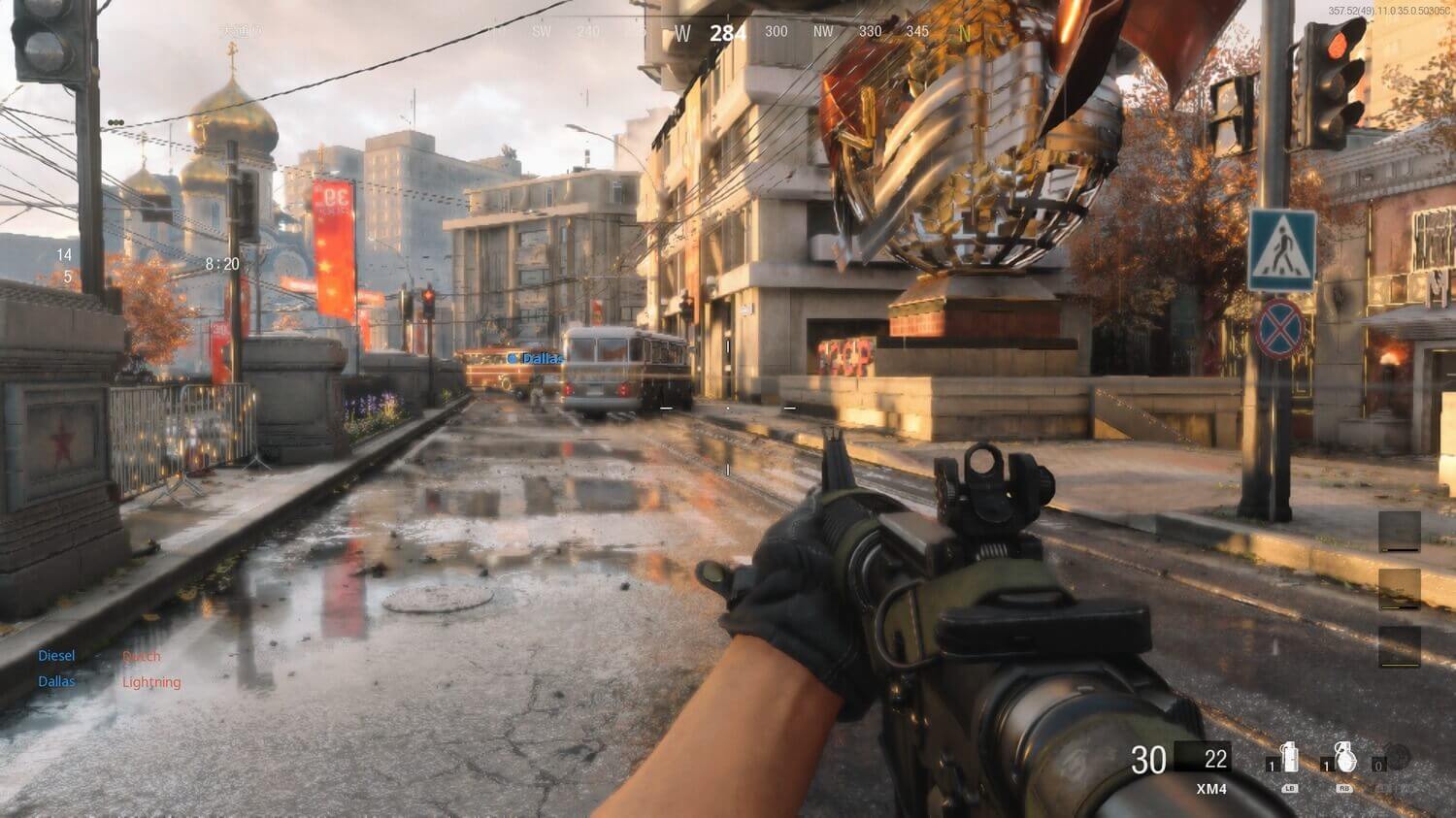Select Dallas in the team roster list
Screen dimensions: 1456x818
[56, 681]
